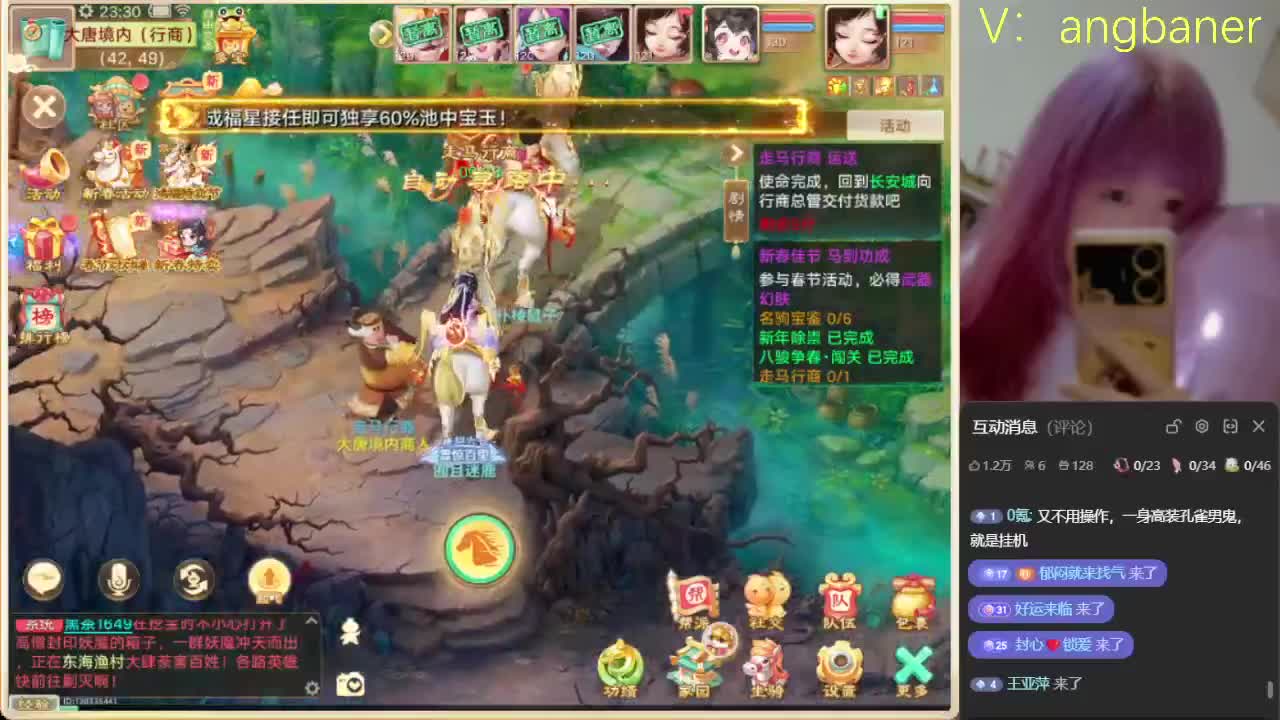Viewport: 1280px width, 720px height.
Task: Open the 活动 tab near the announcement banner
Action: tap(894, 124)
